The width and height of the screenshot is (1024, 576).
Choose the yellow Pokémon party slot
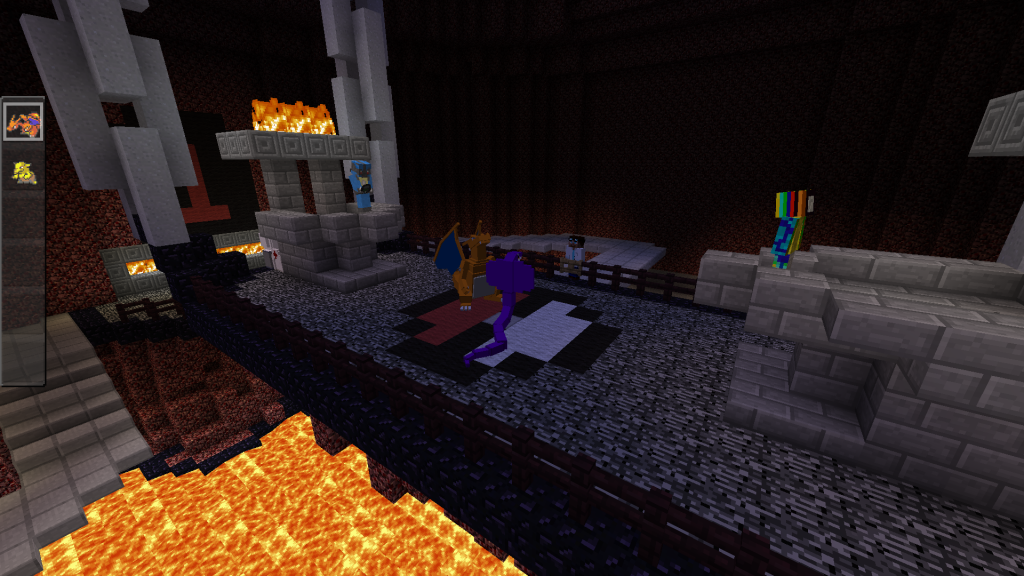tap(23, 171)
